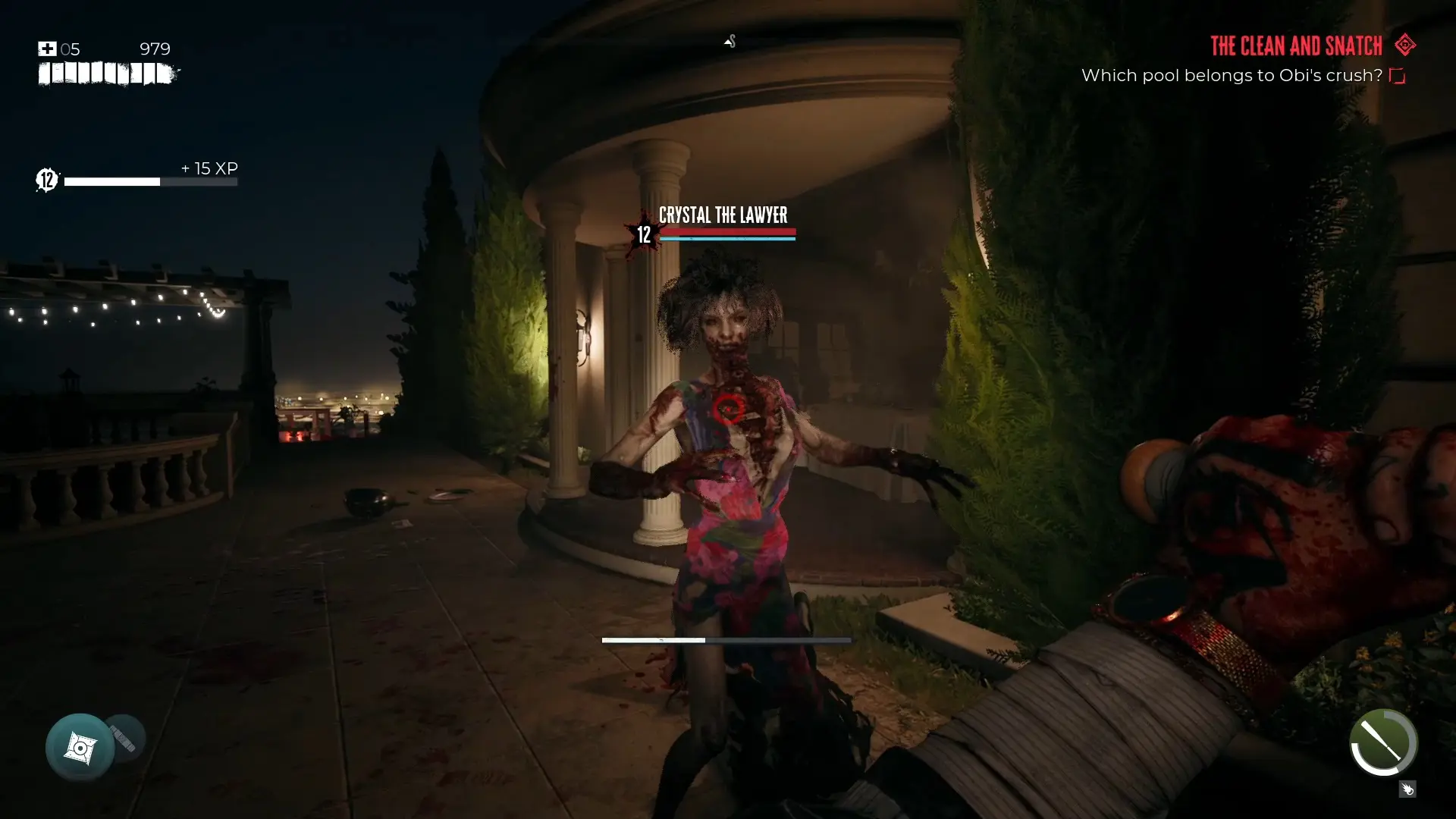This screenshot has height=819, width=1456.
Task: Click Crystal's red health bar
Action: tap(728, 230)
